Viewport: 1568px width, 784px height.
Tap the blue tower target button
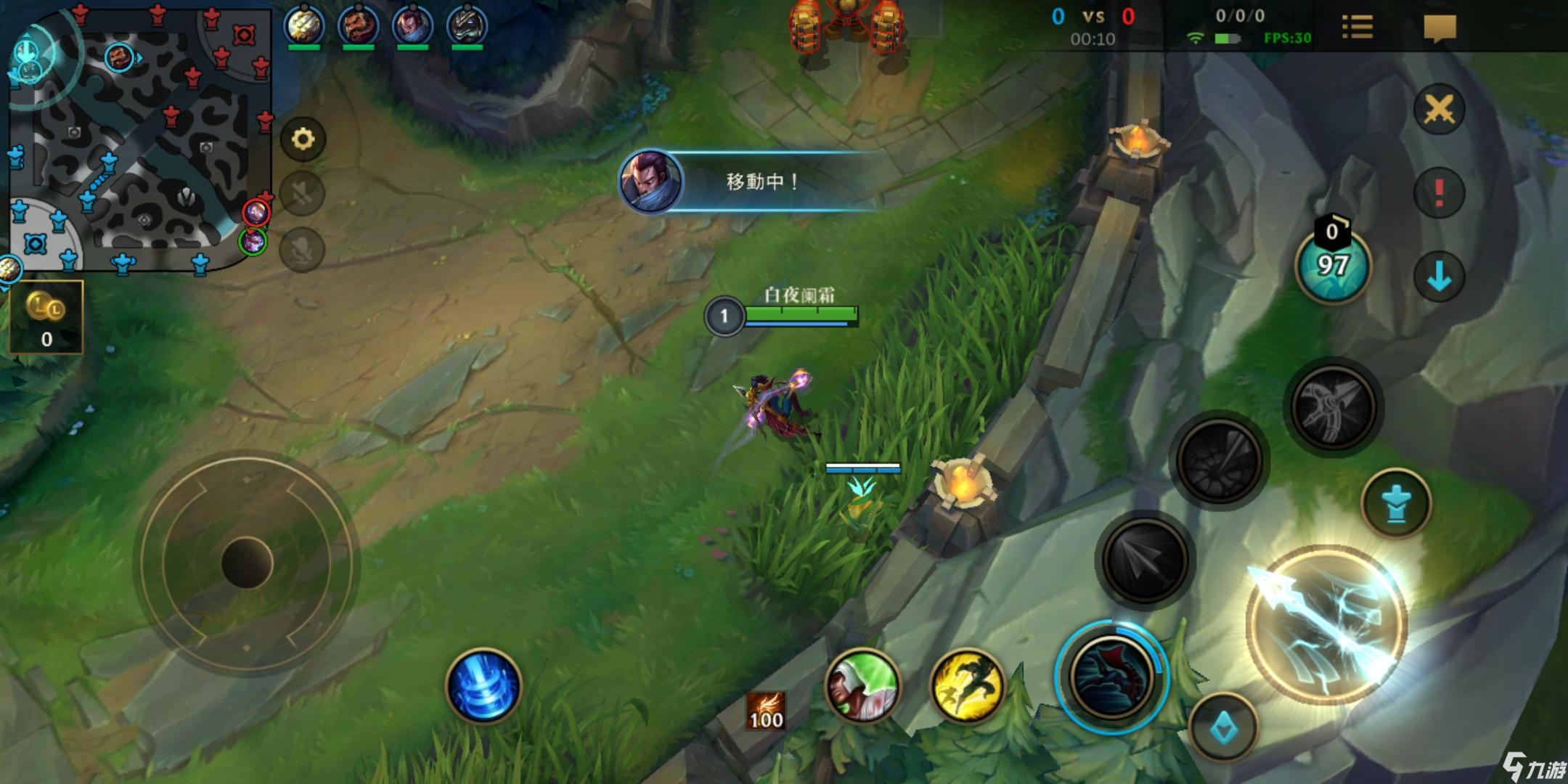click(1395, 503)
